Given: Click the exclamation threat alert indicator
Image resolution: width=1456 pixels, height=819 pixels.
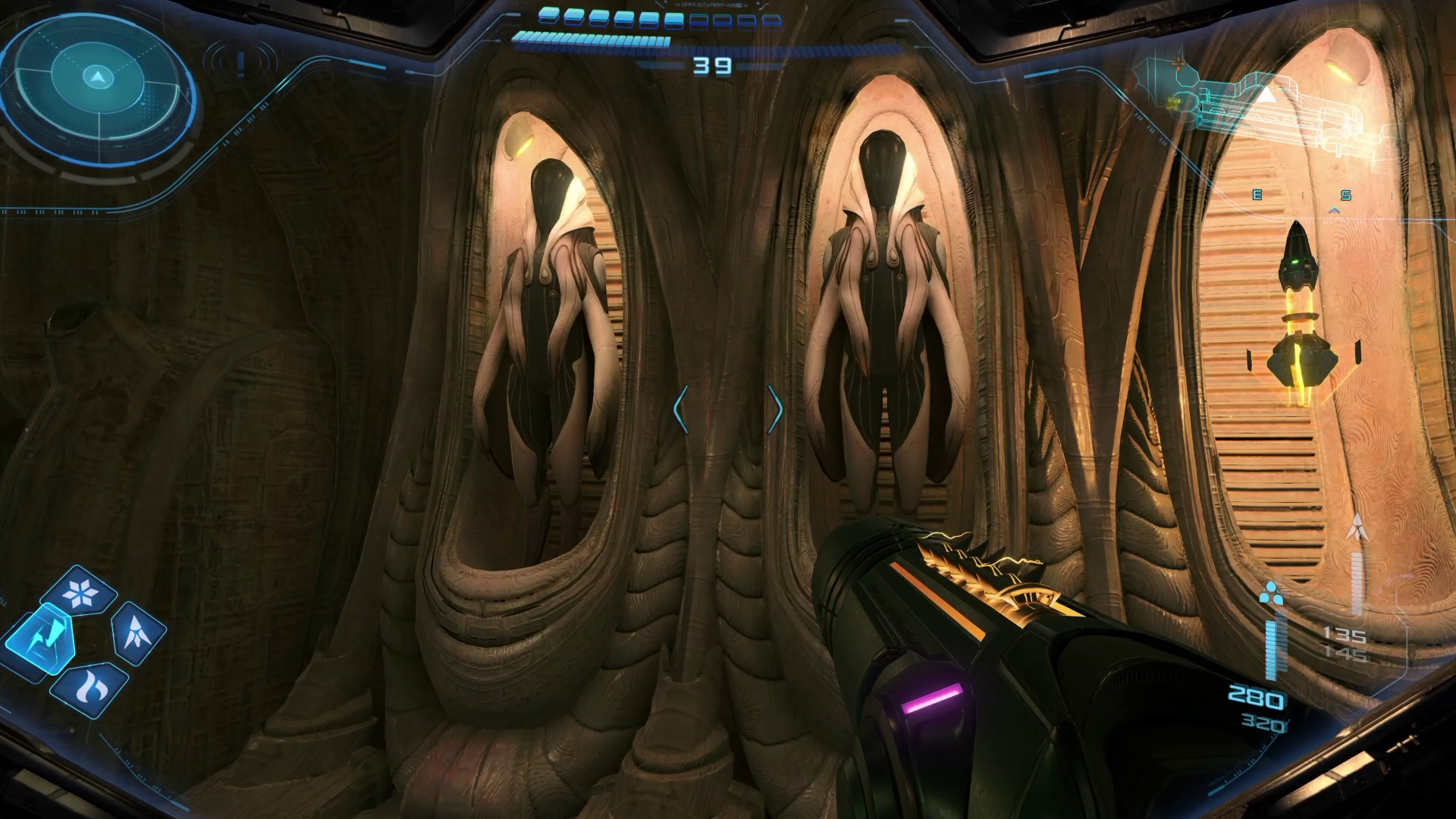Looking at the screenshot, I should coord(241,62).
